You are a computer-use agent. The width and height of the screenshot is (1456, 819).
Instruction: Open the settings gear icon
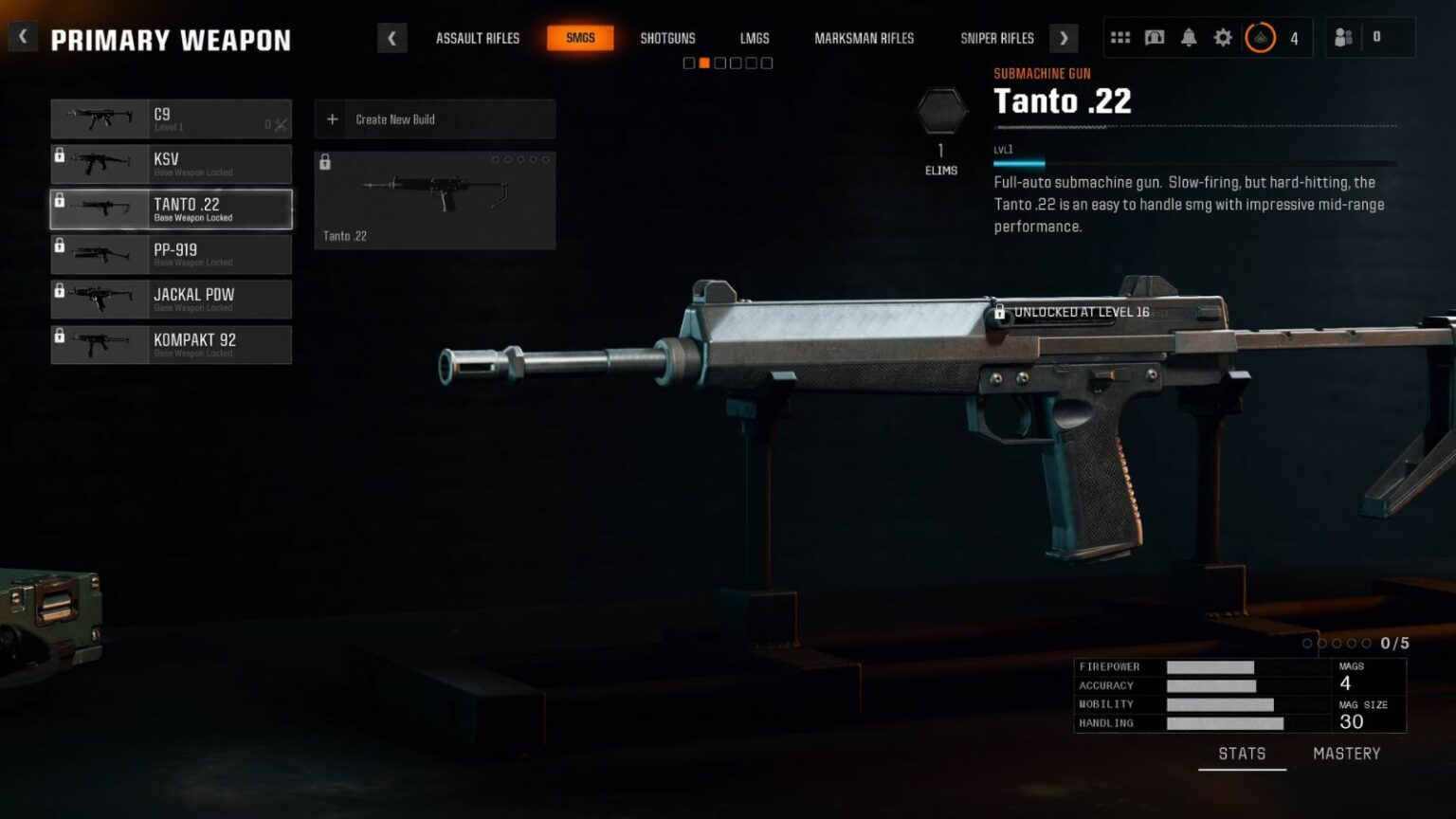[1223, 37]
